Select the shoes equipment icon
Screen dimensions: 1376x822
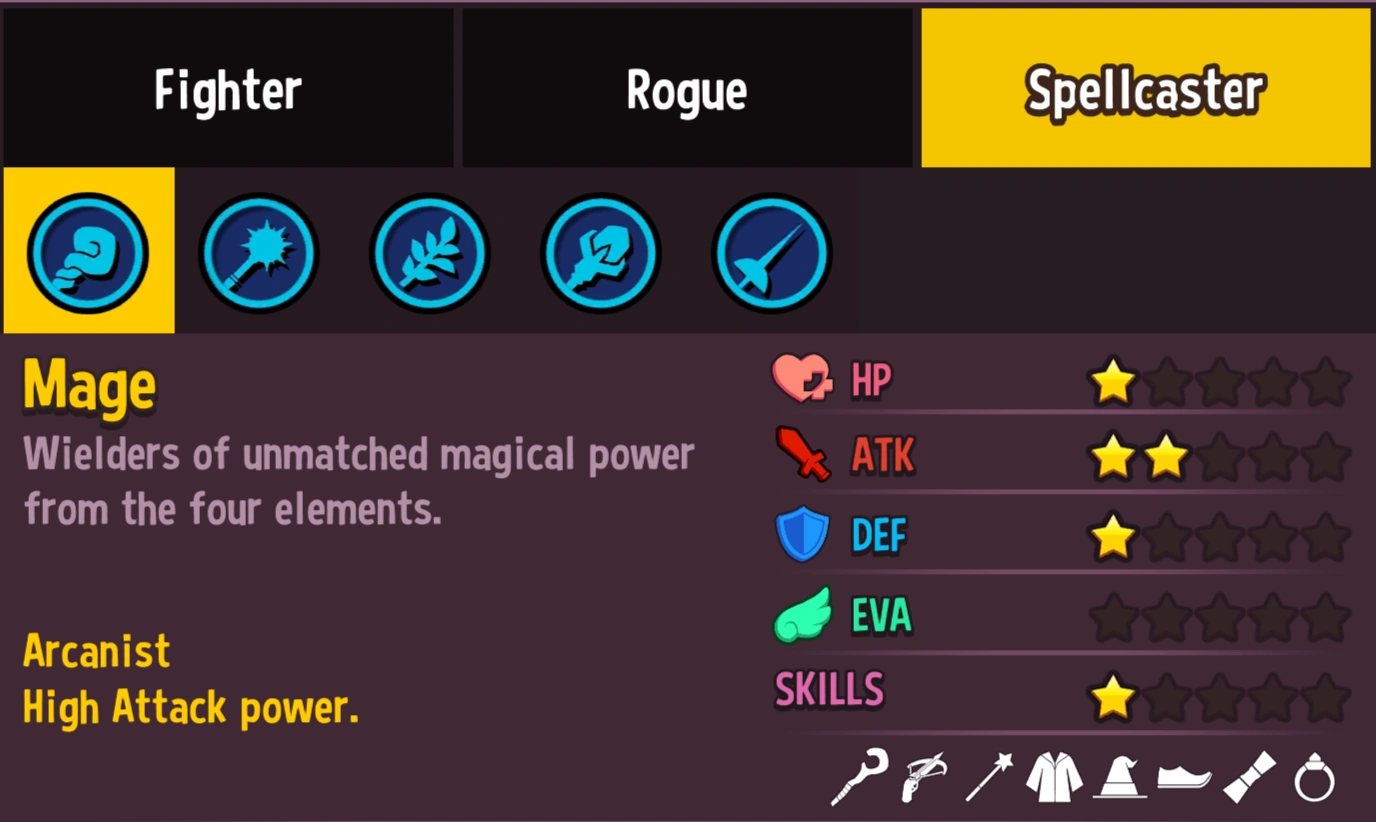point(1183,778)
